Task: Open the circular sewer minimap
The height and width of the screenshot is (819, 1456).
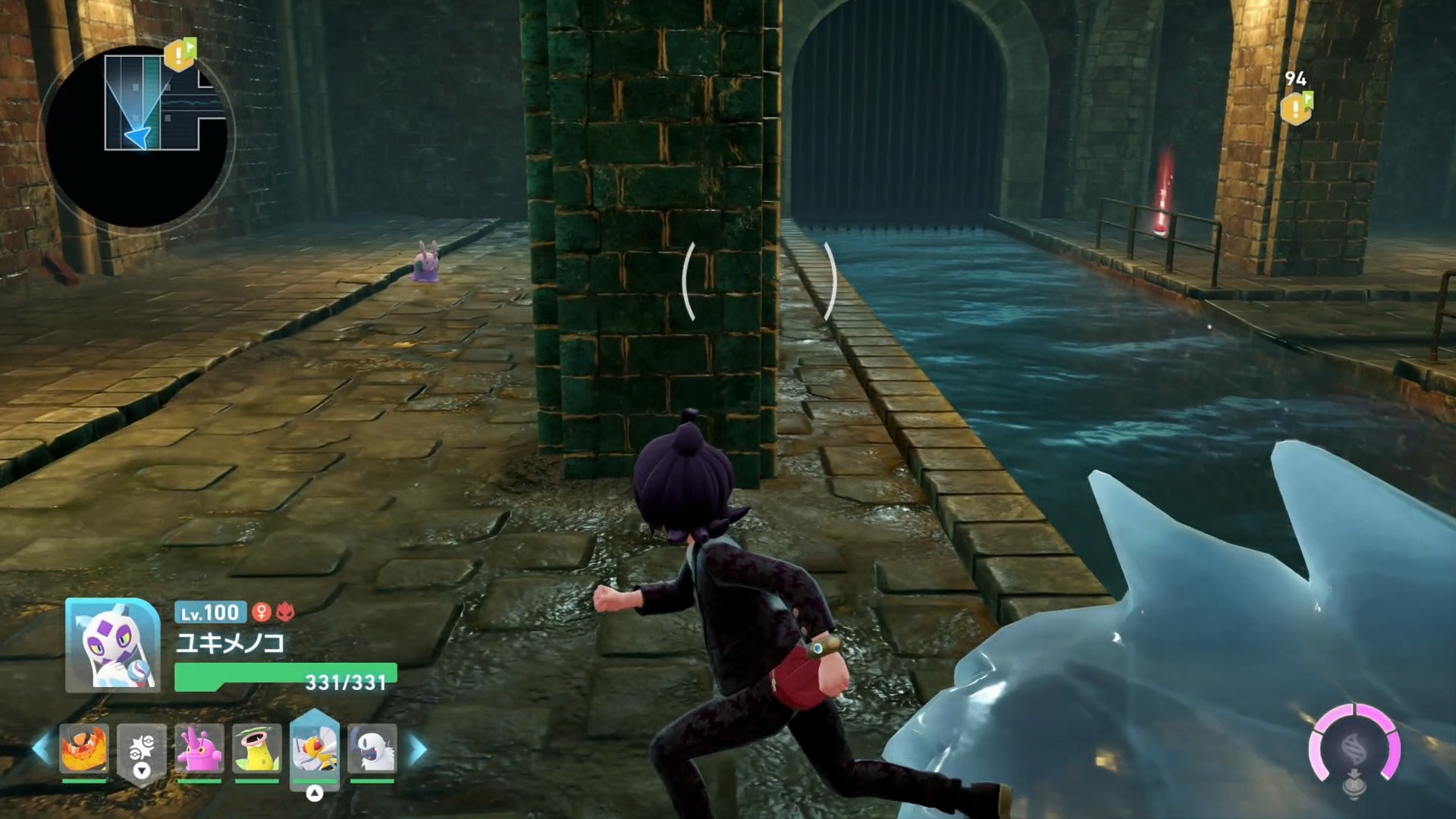Action: click(x=136, y=136)
